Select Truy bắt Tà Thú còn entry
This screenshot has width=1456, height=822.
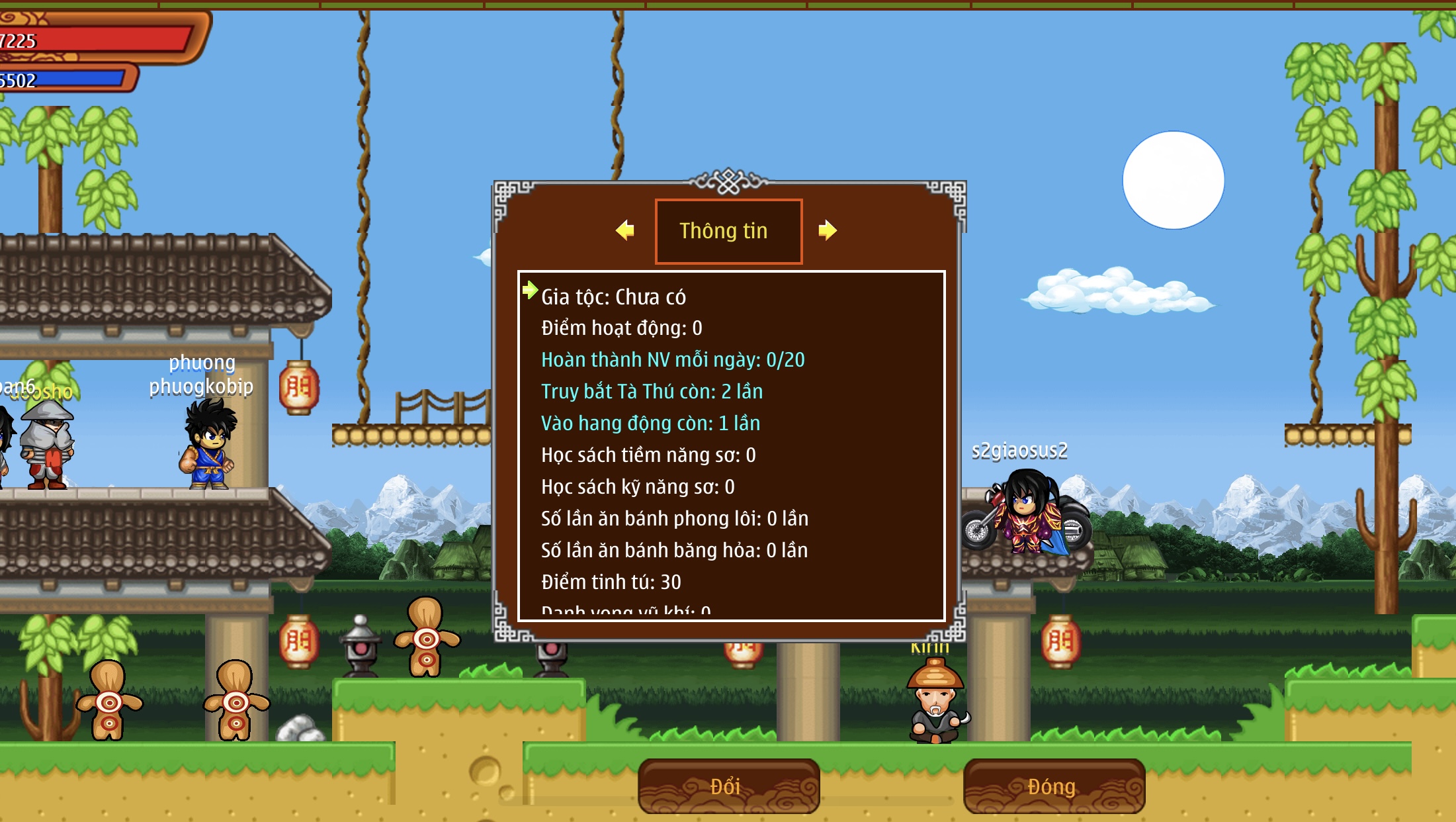(x=652, y=392)
